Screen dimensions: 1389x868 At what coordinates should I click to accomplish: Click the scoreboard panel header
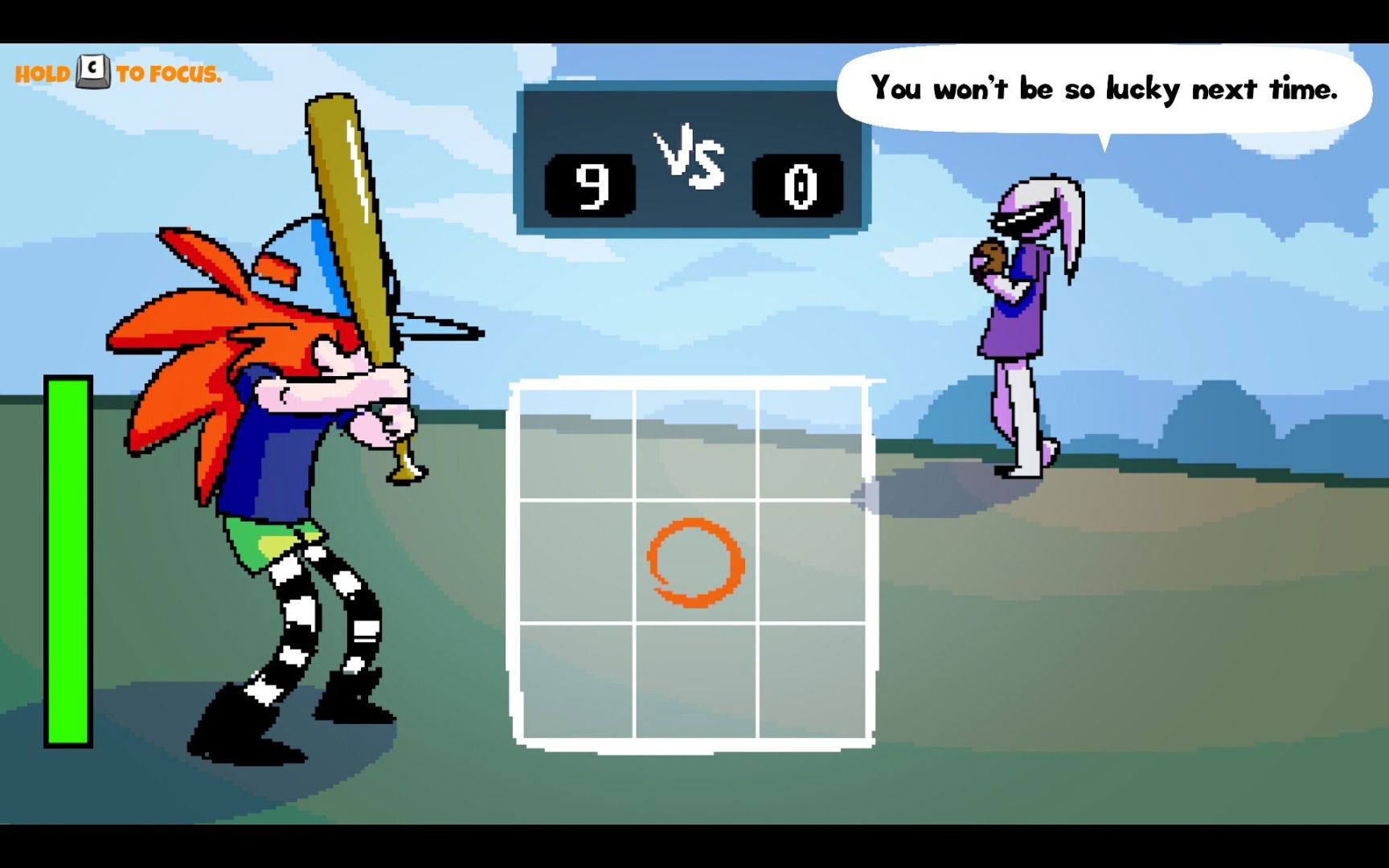(x=693, y=113)
